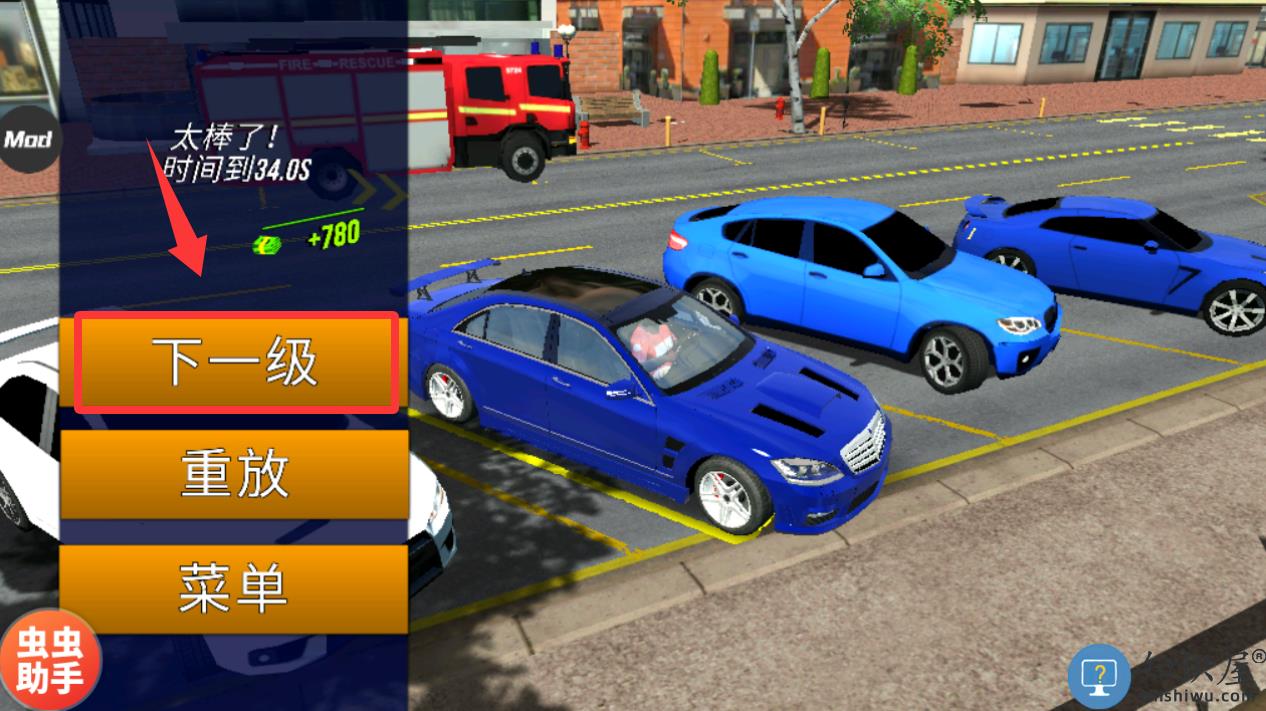Proceed with the 下一级 next level button
1266x711 pixels.
pos(236,362)
